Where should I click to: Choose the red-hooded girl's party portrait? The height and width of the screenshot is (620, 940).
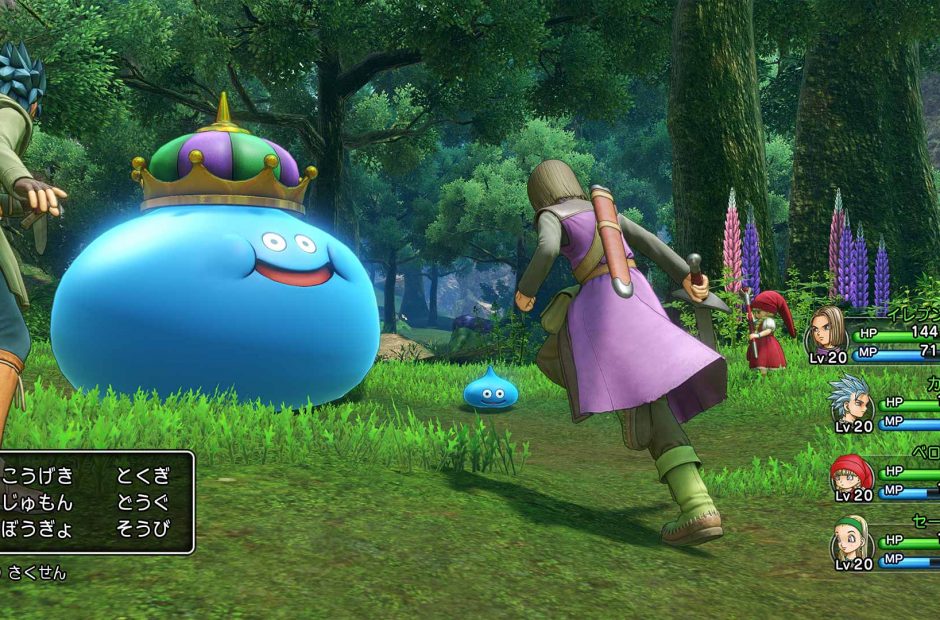coord(852,472)
